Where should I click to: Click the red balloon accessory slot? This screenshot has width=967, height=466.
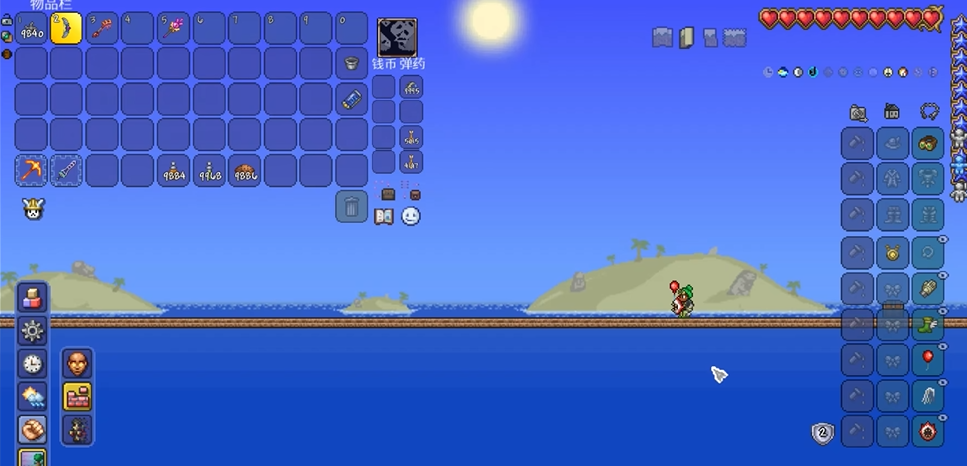[x=928, y=359]
